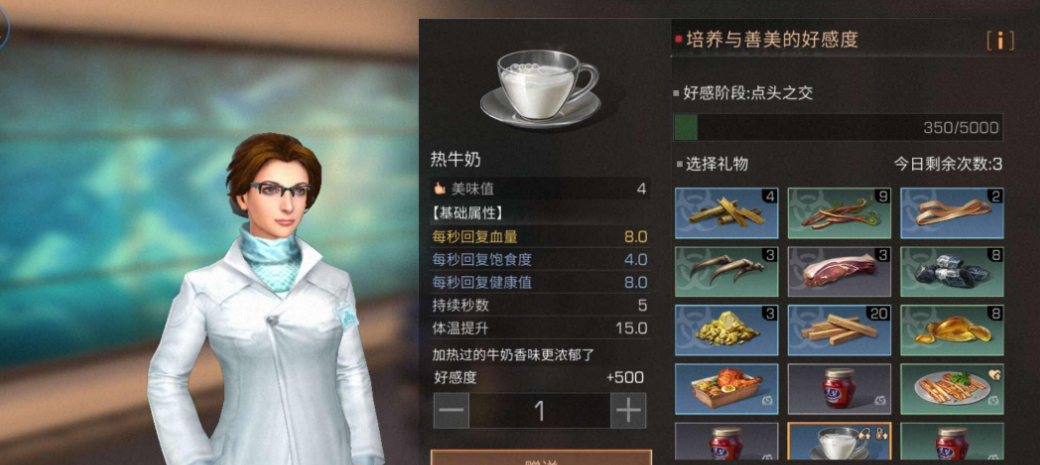Image resolution: width=1040 pixels, height=465 pixels.
Task: Pick the wooden planks stack of 20
Action: 839,328
